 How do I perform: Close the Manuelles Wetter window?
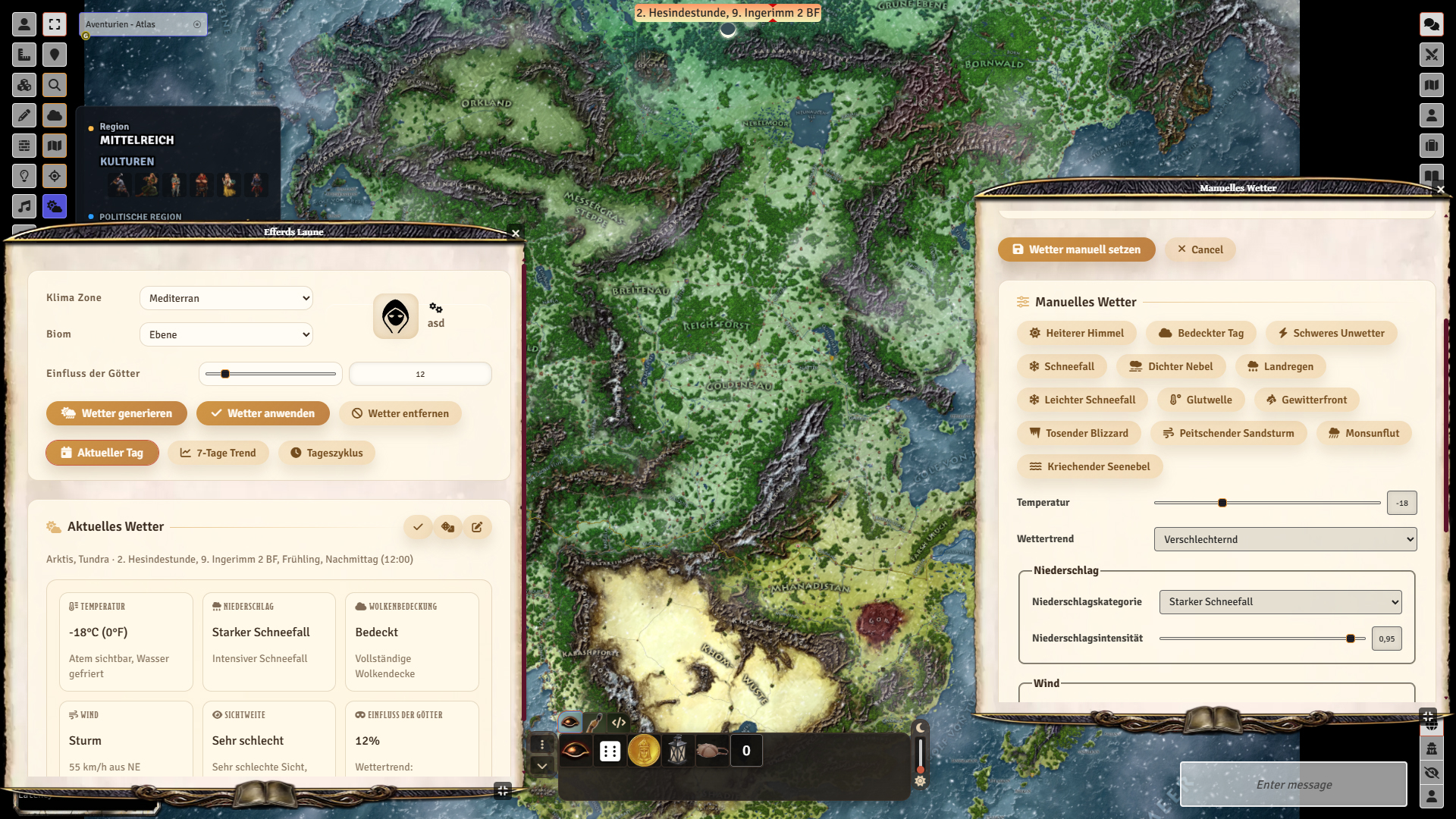(x=1441, y=189)
